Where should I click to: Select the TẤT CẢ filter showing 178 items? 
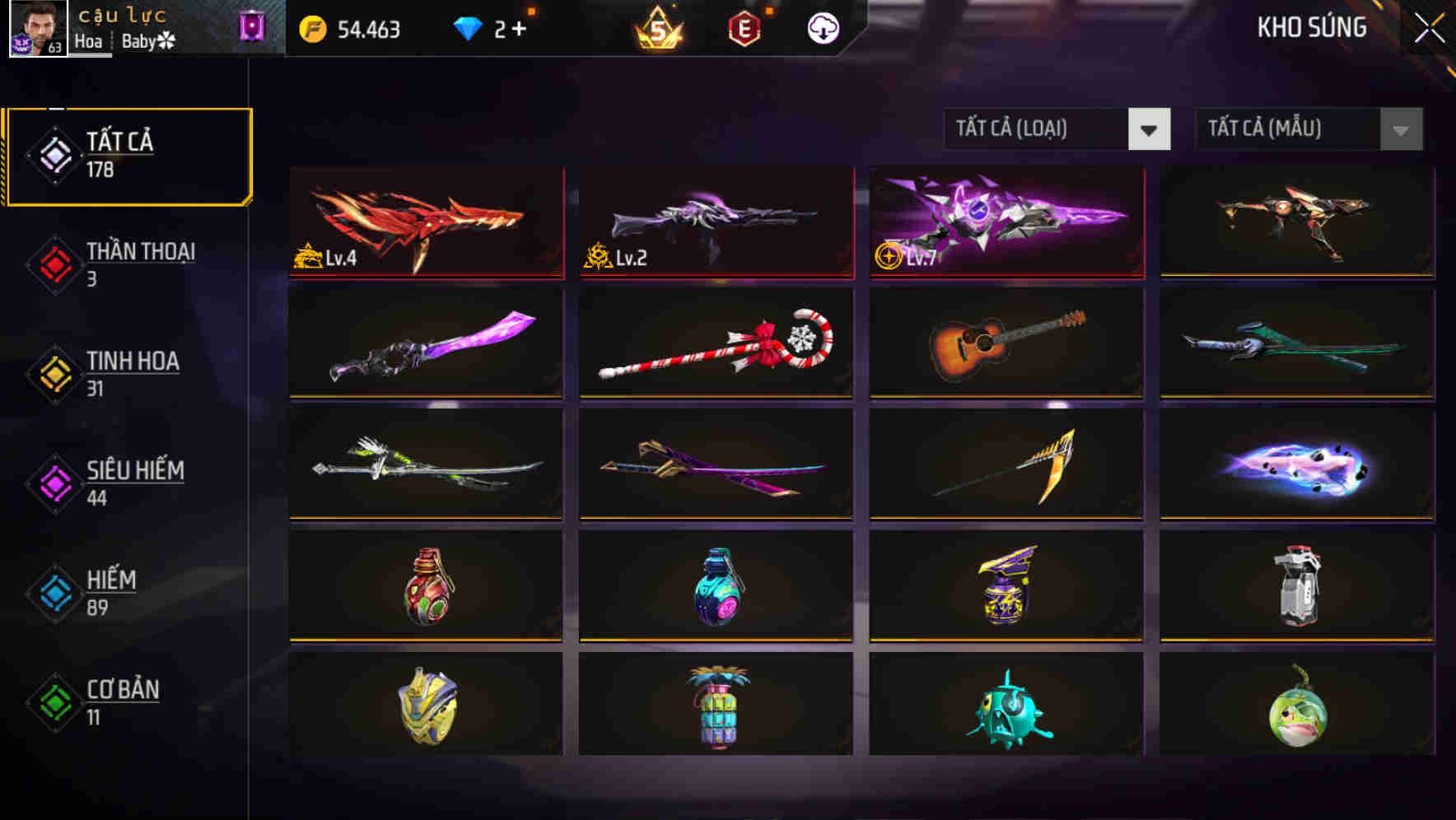click(x=128, y=153)
